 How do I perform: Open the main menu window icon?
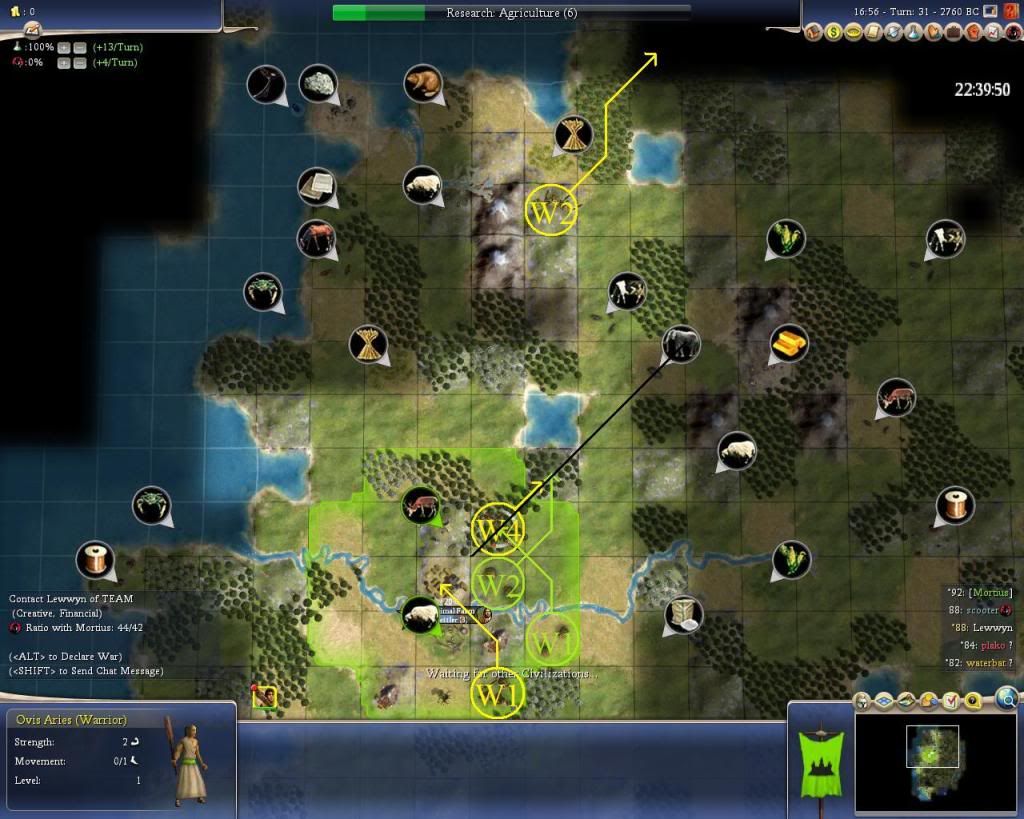(x=991, y=11)
